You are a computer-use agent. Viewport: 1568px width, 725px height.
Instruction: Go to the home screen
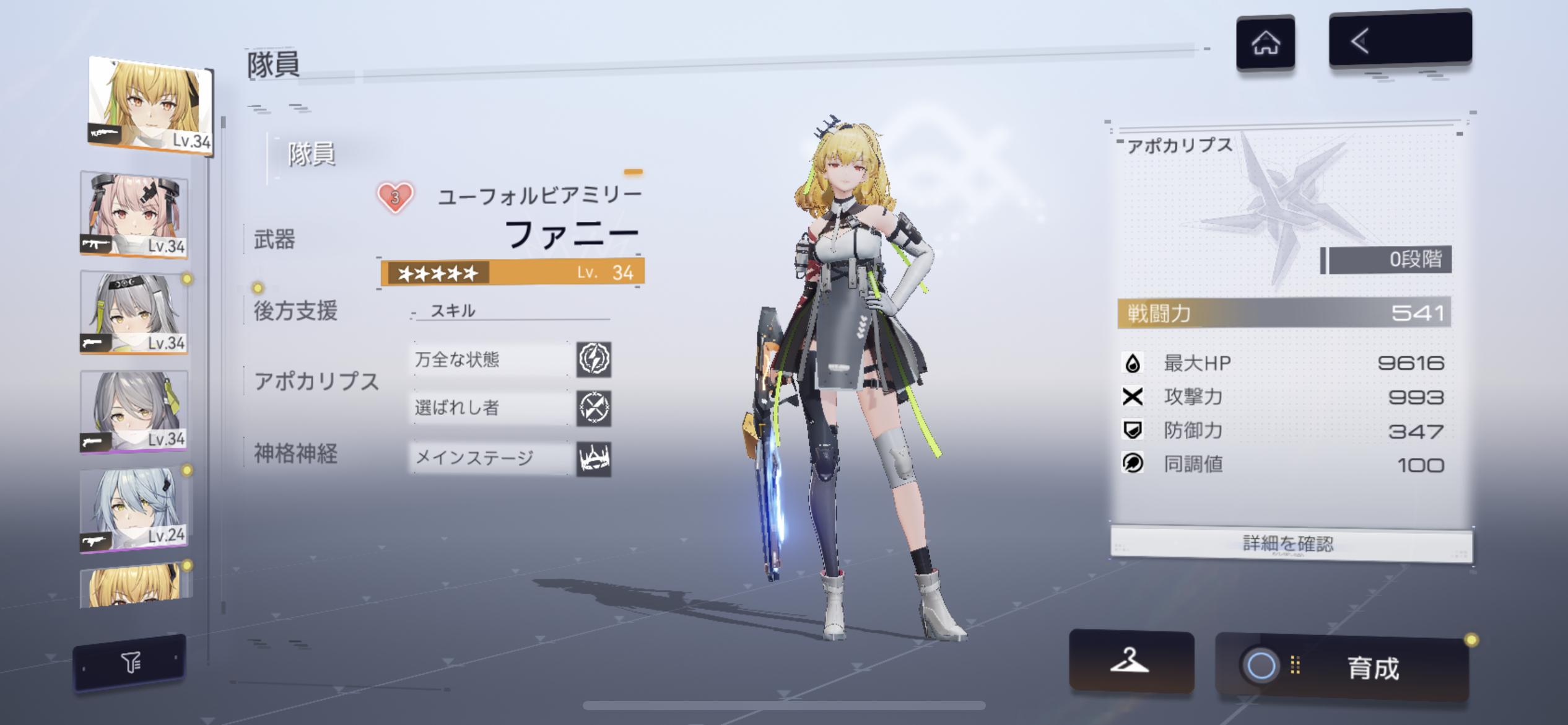(1265, 43)
